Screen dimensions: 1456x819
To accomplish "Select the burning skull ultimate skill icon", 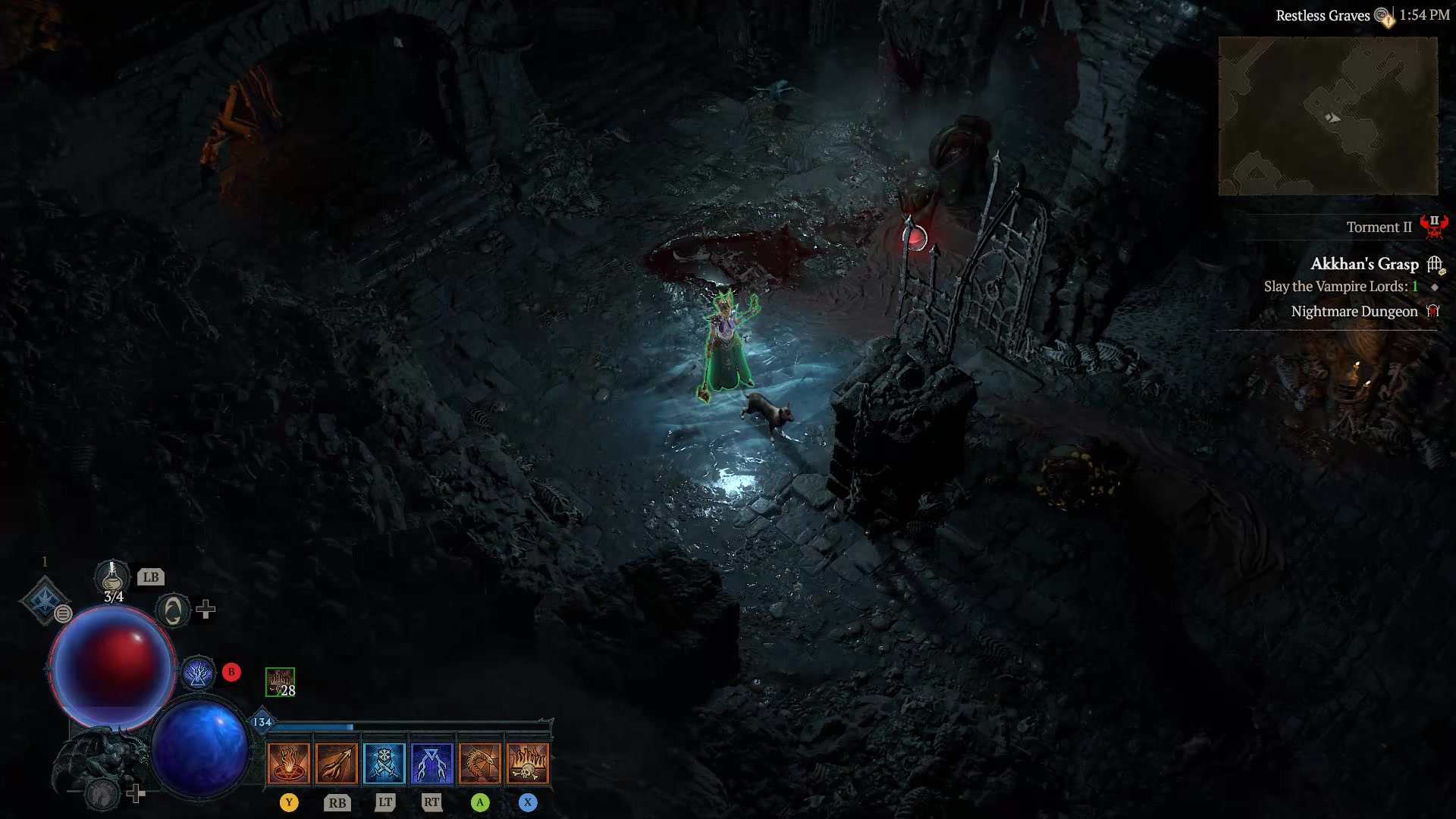I will (528, 762).
